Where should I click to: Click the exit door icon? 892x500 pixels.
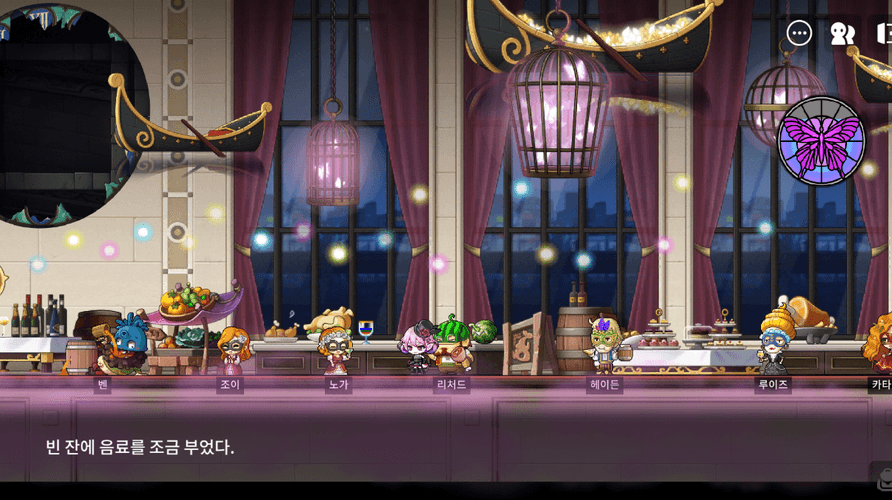tap(884, 33)
